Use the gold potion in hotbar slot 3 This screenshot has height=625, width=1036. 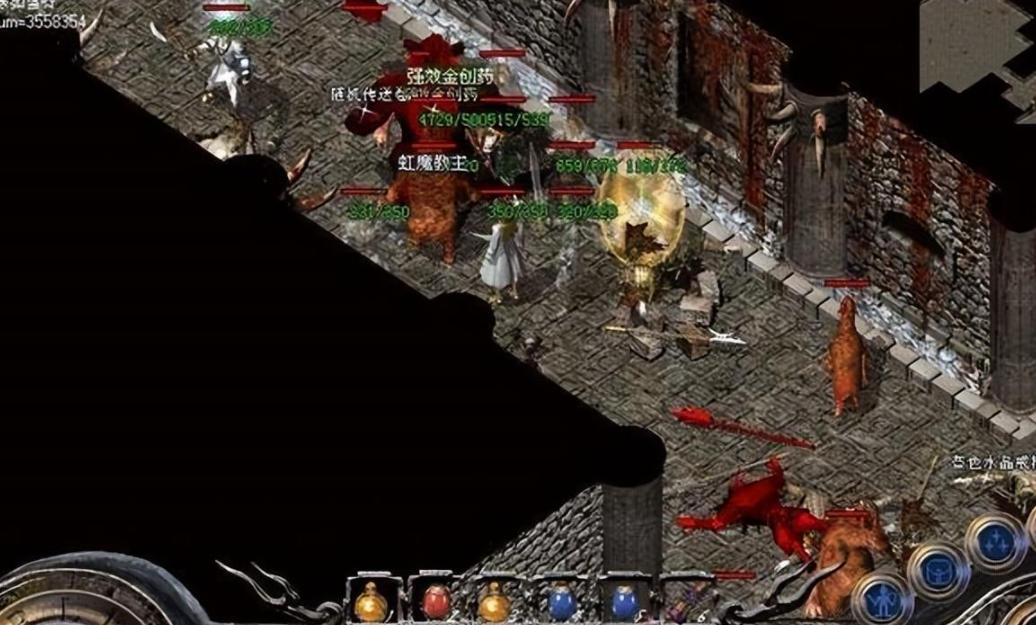pos(494,603)
